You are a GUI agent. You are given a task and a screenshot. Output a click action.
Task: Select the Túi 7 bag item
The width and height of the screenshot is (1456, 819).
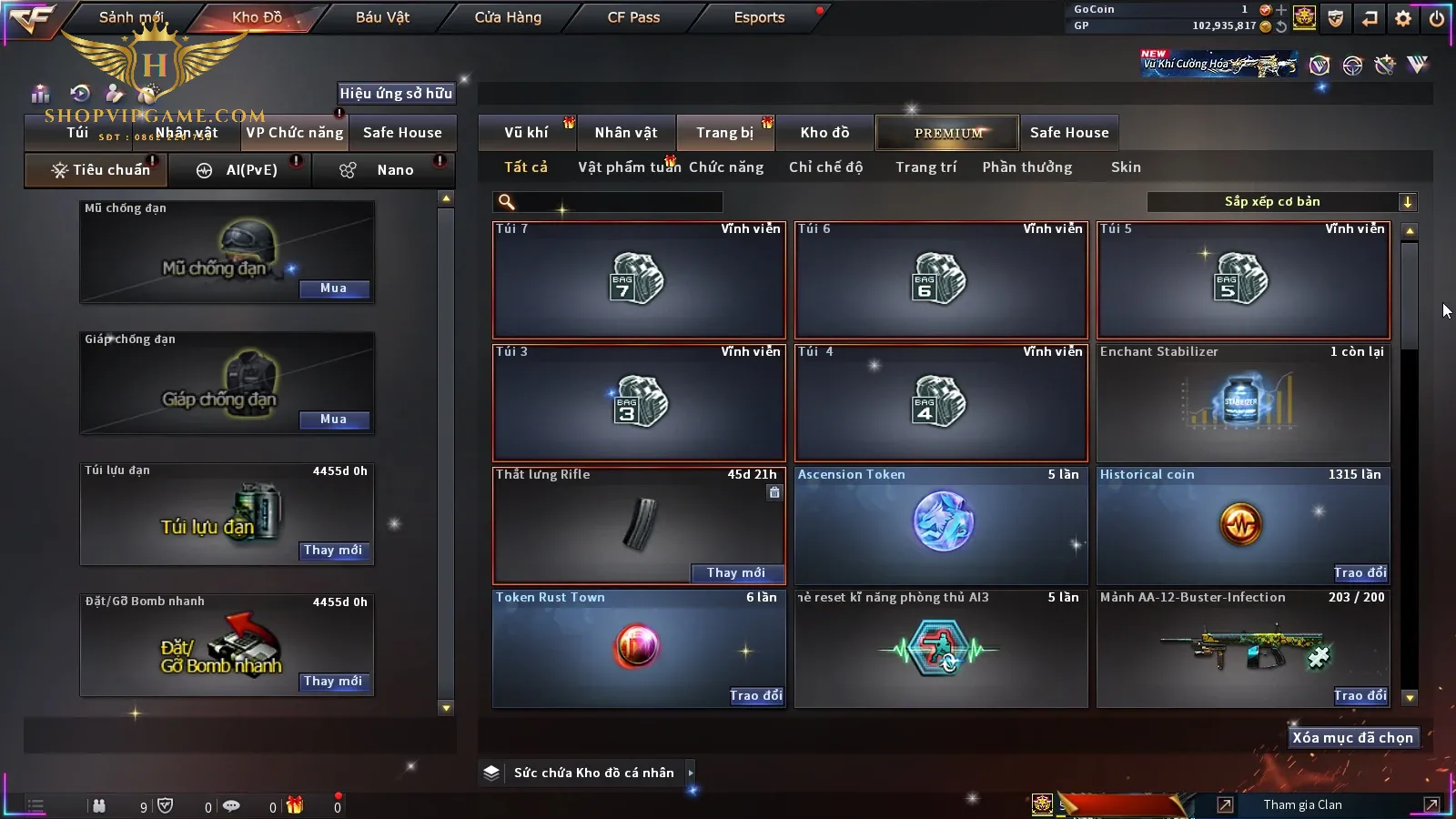coord(638,280)
